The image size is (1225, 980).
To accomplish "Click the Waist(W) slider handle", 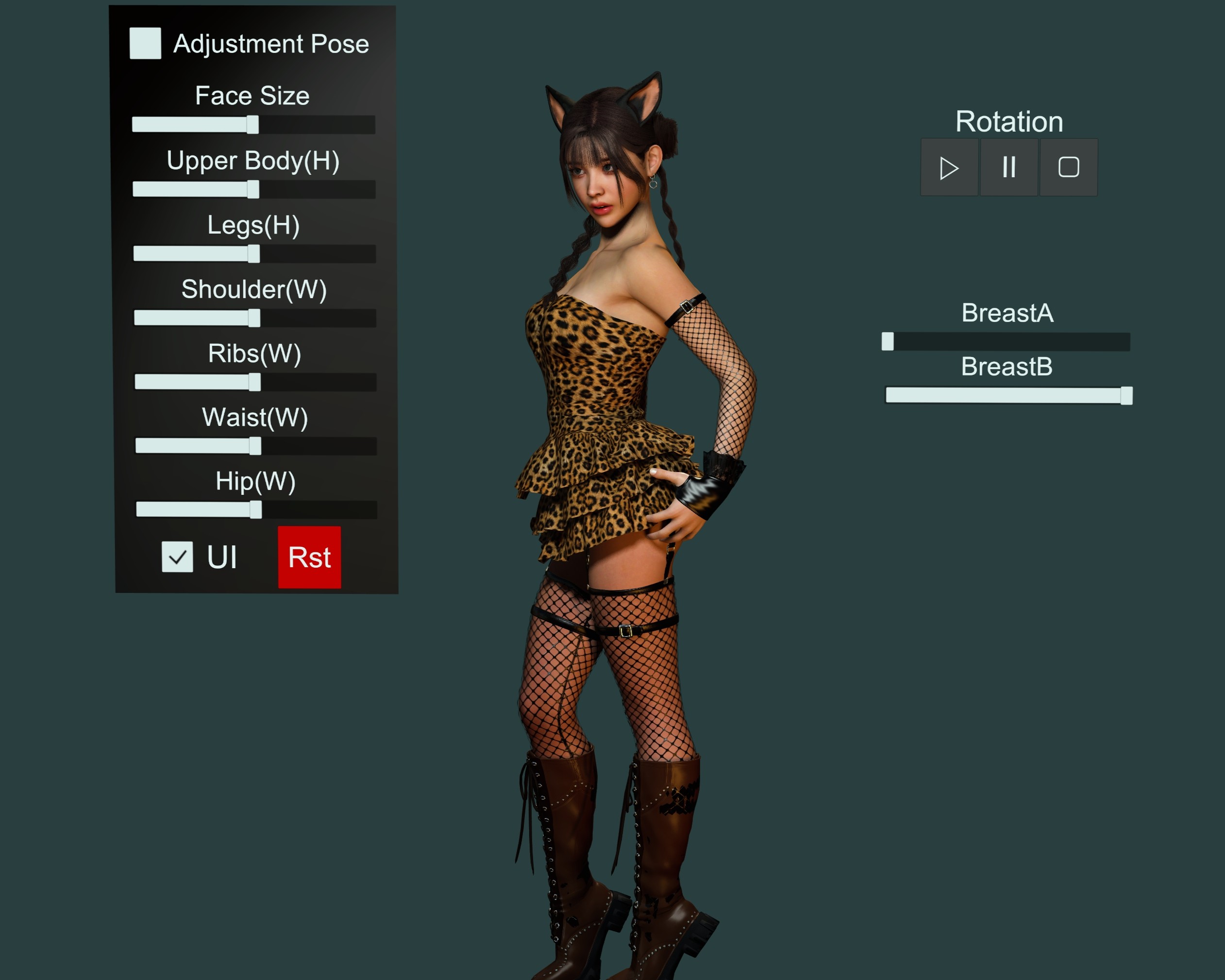I will pos(255,446).
